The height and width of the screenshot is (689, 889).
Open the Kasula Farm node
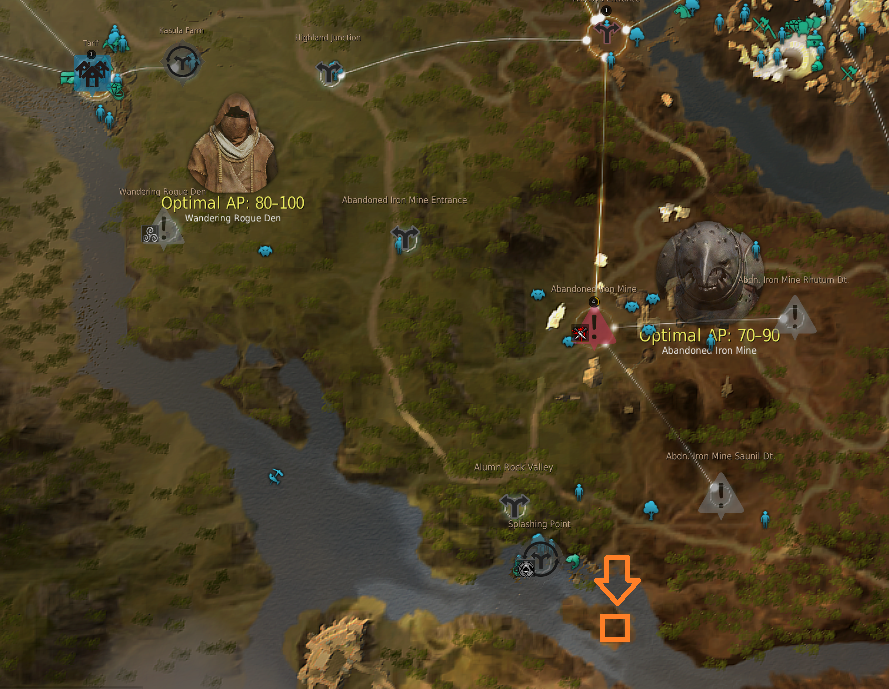[x=181, y=62]
